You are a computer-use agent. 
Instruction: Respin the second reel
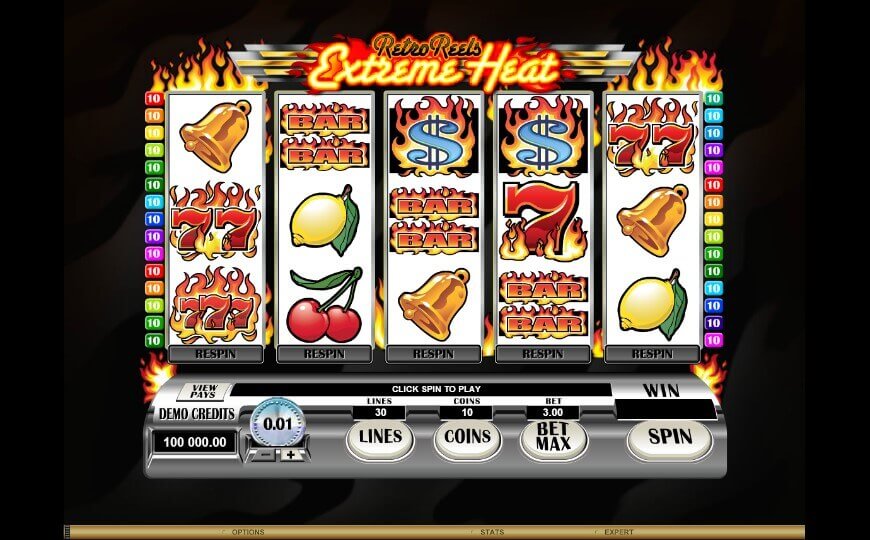pos(324,353)
